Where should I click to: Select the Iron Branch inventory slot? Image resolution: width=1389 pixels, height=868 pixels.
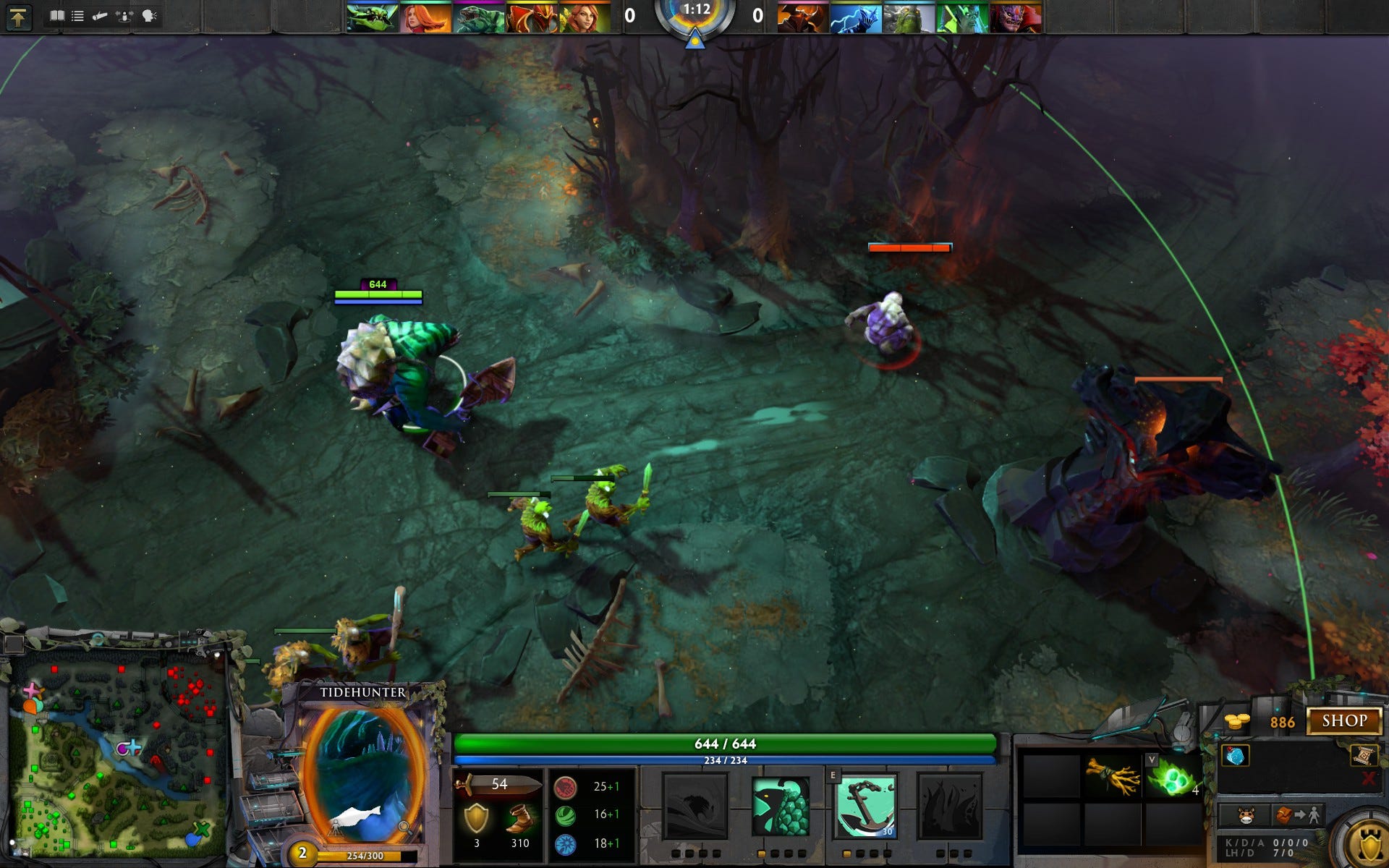pyautogui.click(x=1113, y=776)
